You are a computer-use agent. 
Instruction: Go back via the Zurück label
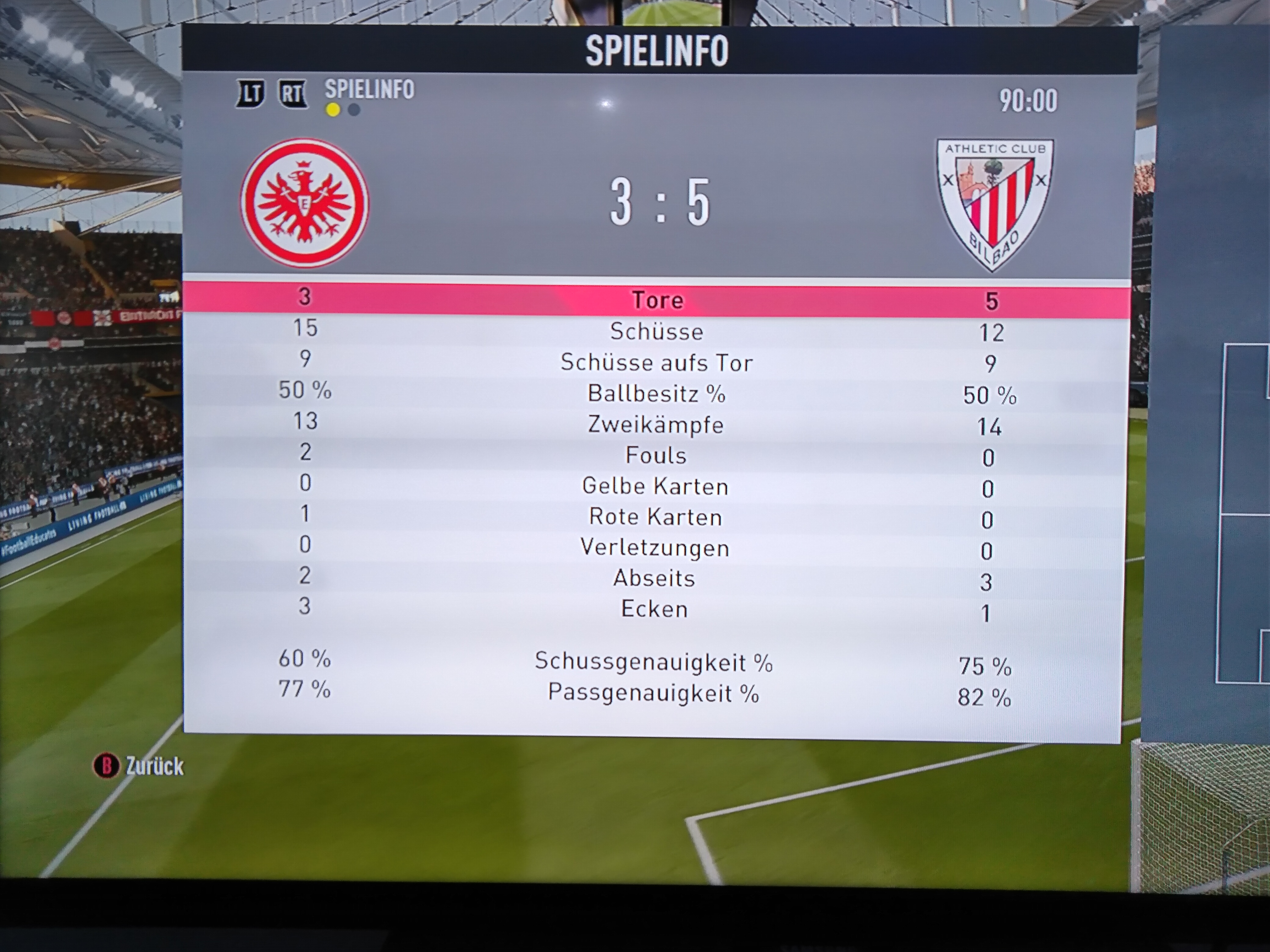click(154, 767)
